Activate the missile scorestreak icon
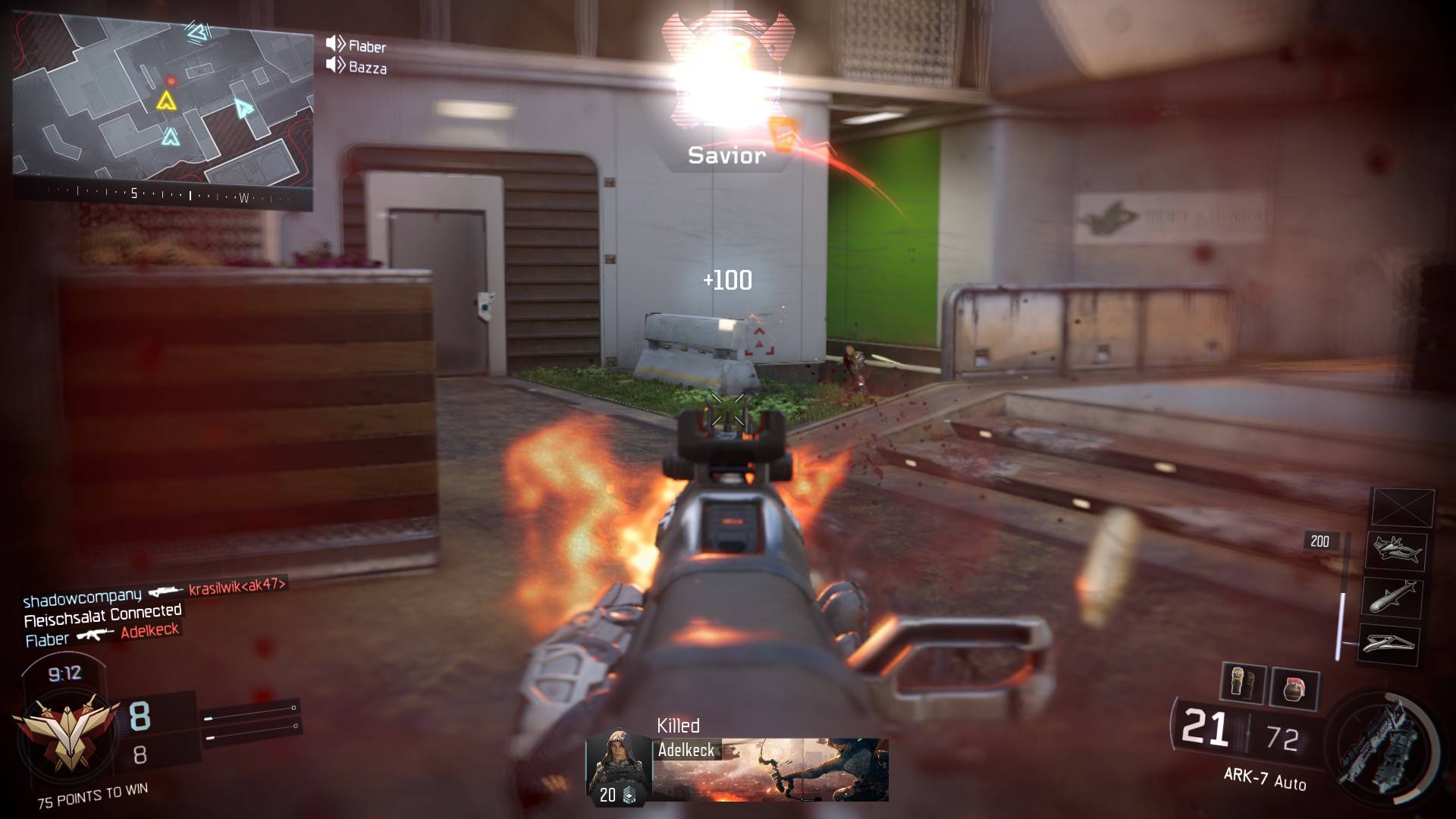This screenshot has width=1456, height=819. [1392, 597]
